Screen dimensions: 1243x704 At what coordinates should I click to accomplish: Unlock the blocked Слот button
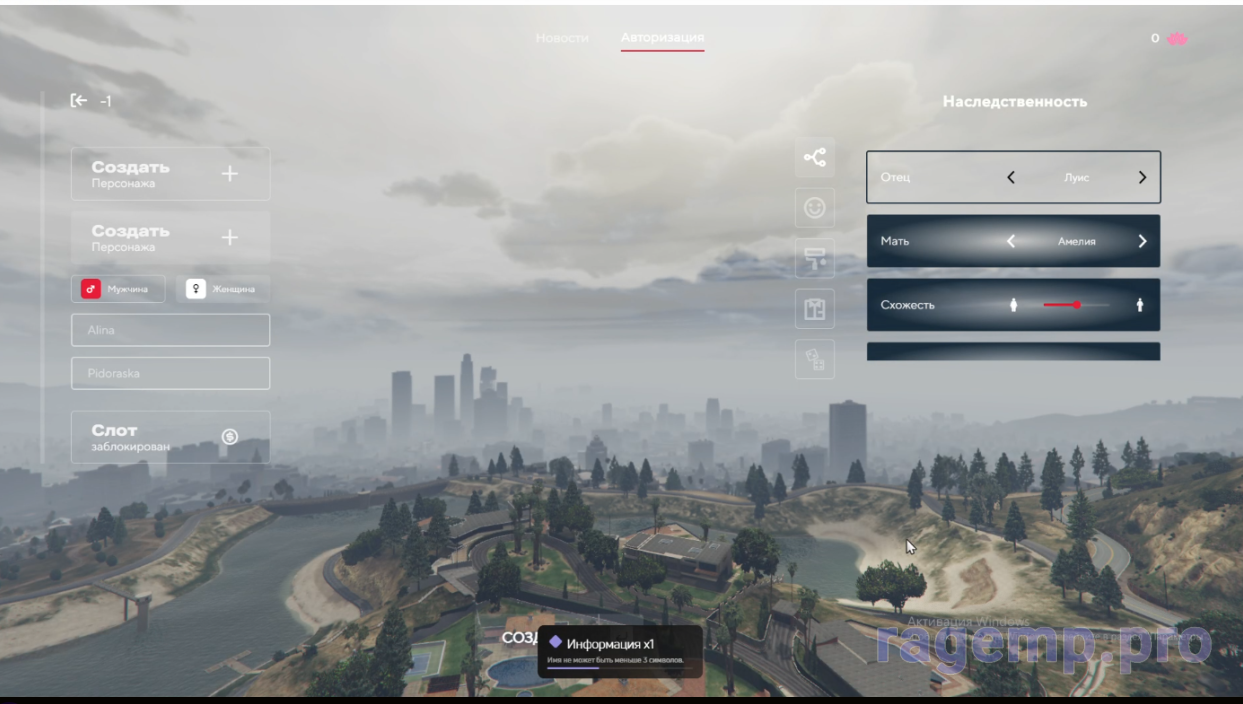(x=170, y=437)
